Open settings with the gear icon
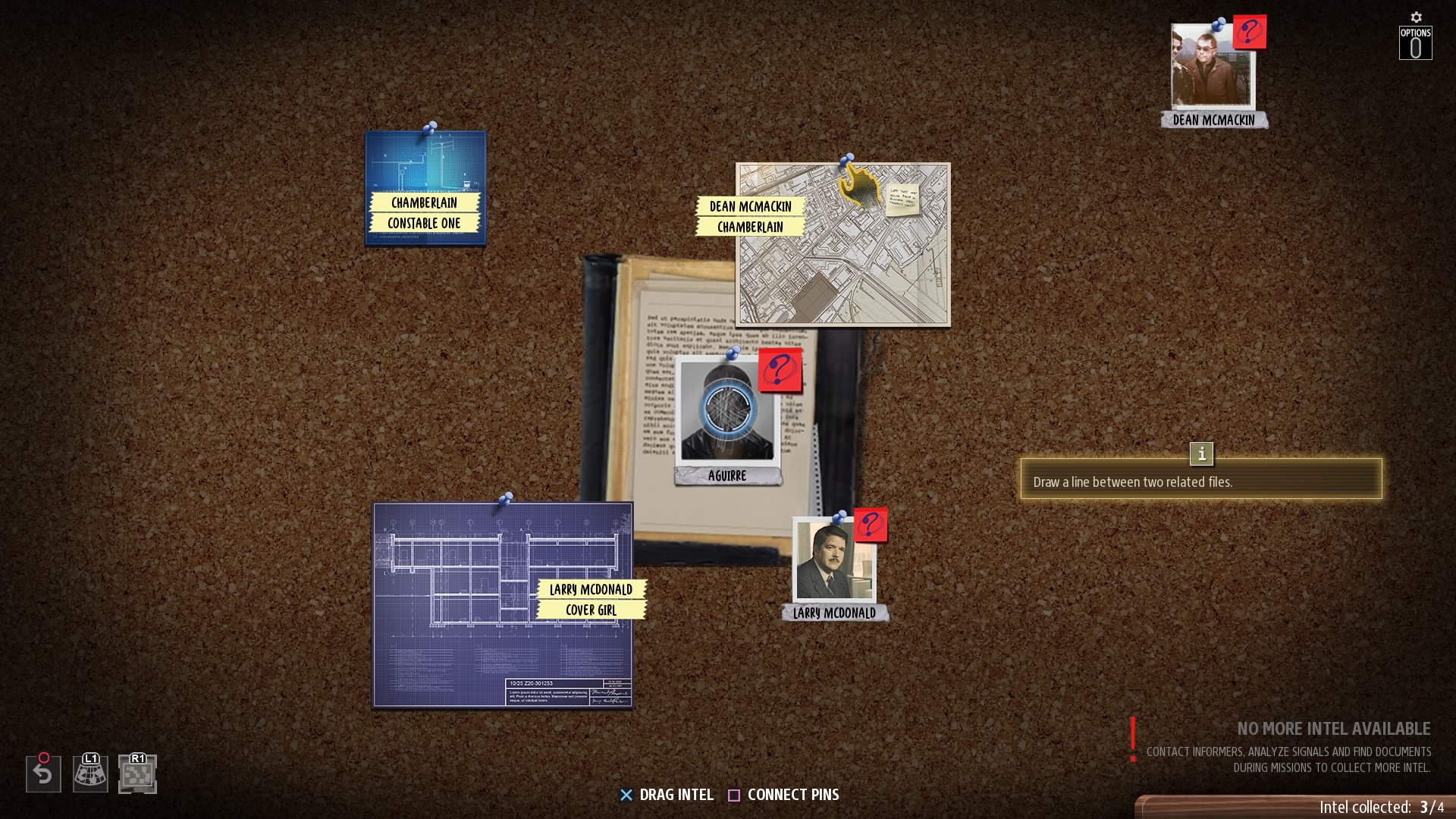Viewport: 1456px width, 819px height. point(1415,17)
